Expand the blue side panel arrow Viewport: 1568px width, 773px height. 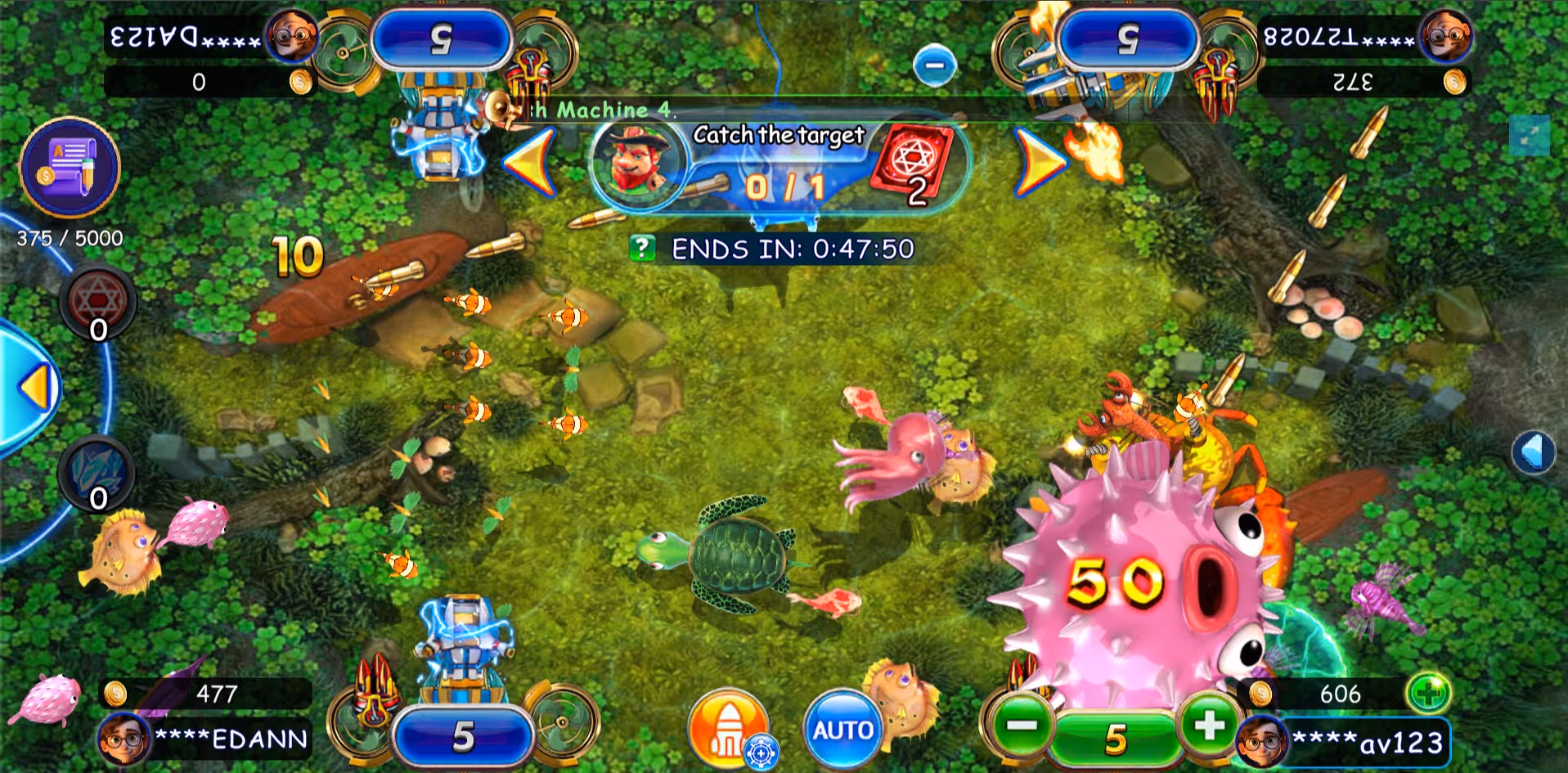(x=34, y=388)
